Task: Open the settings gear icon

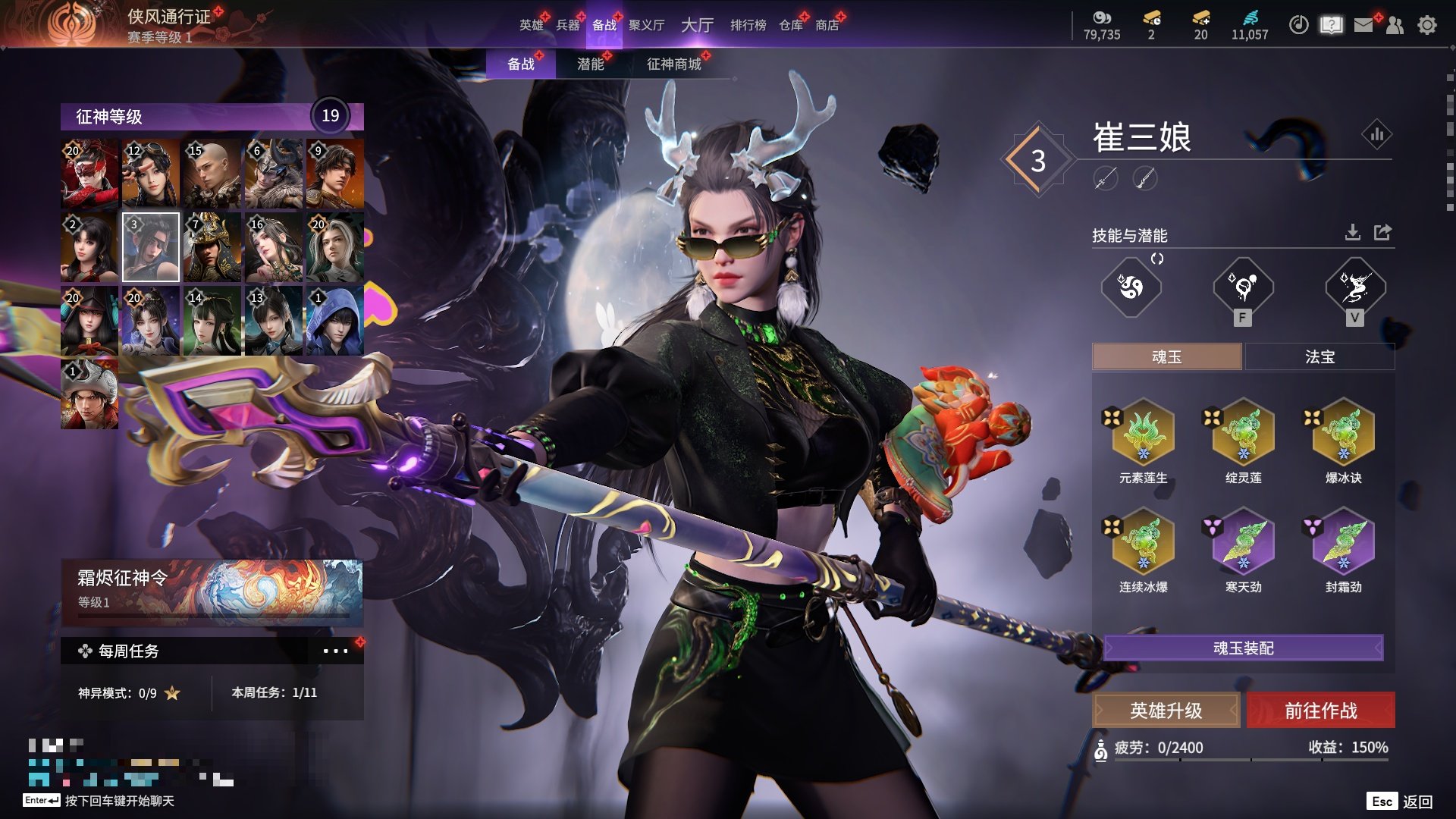Action: click(x=1426, y=25)
